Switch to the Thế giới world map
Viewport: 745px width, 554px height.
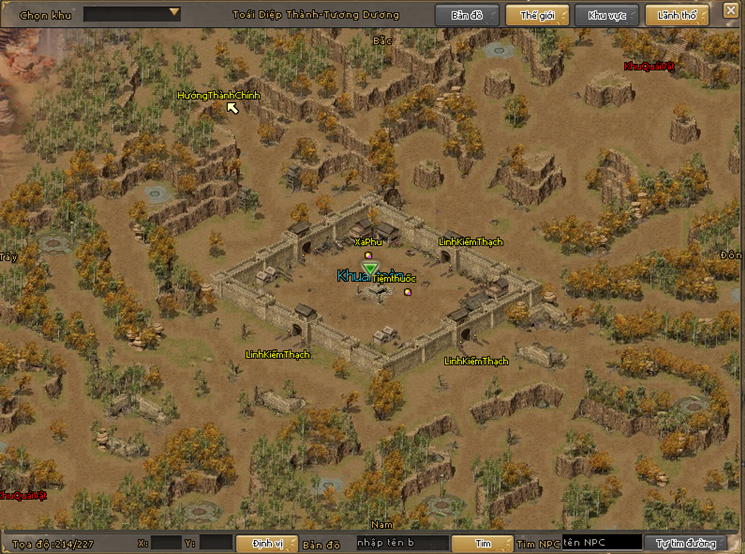tap(535, 15)
